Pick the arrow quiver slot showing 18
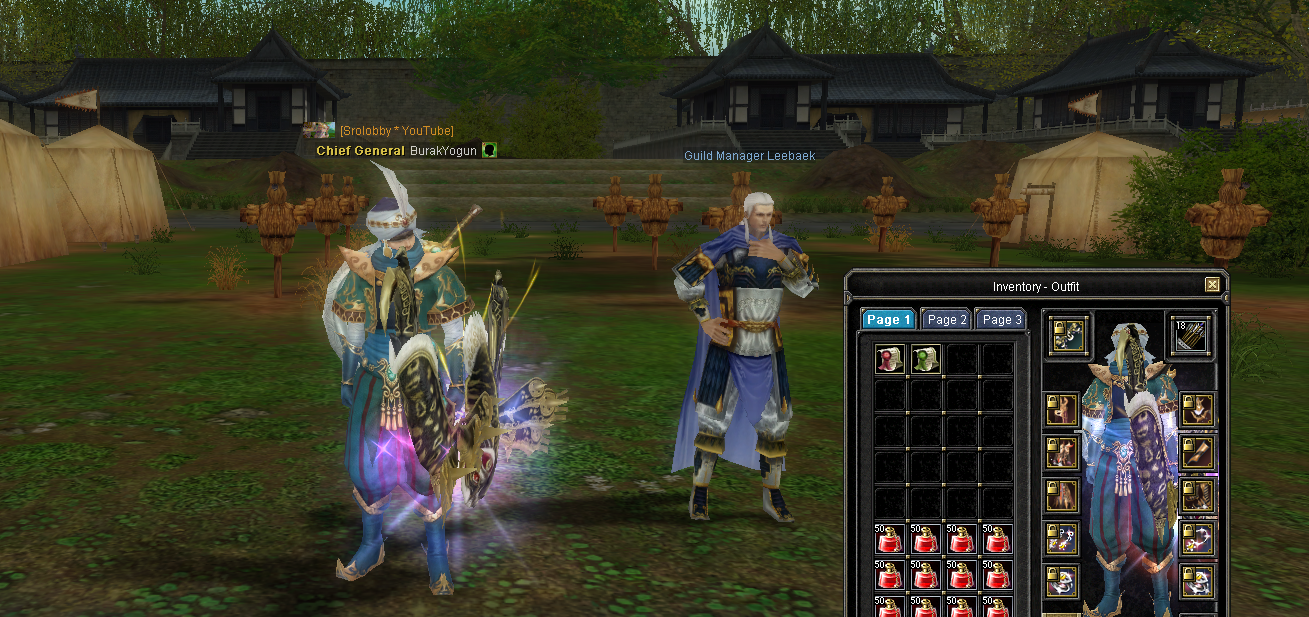 pyautogui.click(x=1190, y=336)
